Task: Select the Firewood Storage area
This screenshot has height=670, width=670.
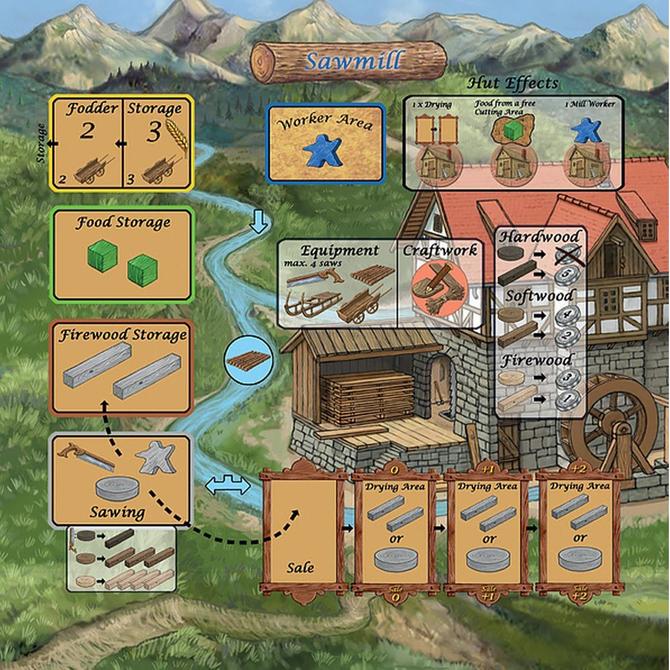Action: point(120,368)
